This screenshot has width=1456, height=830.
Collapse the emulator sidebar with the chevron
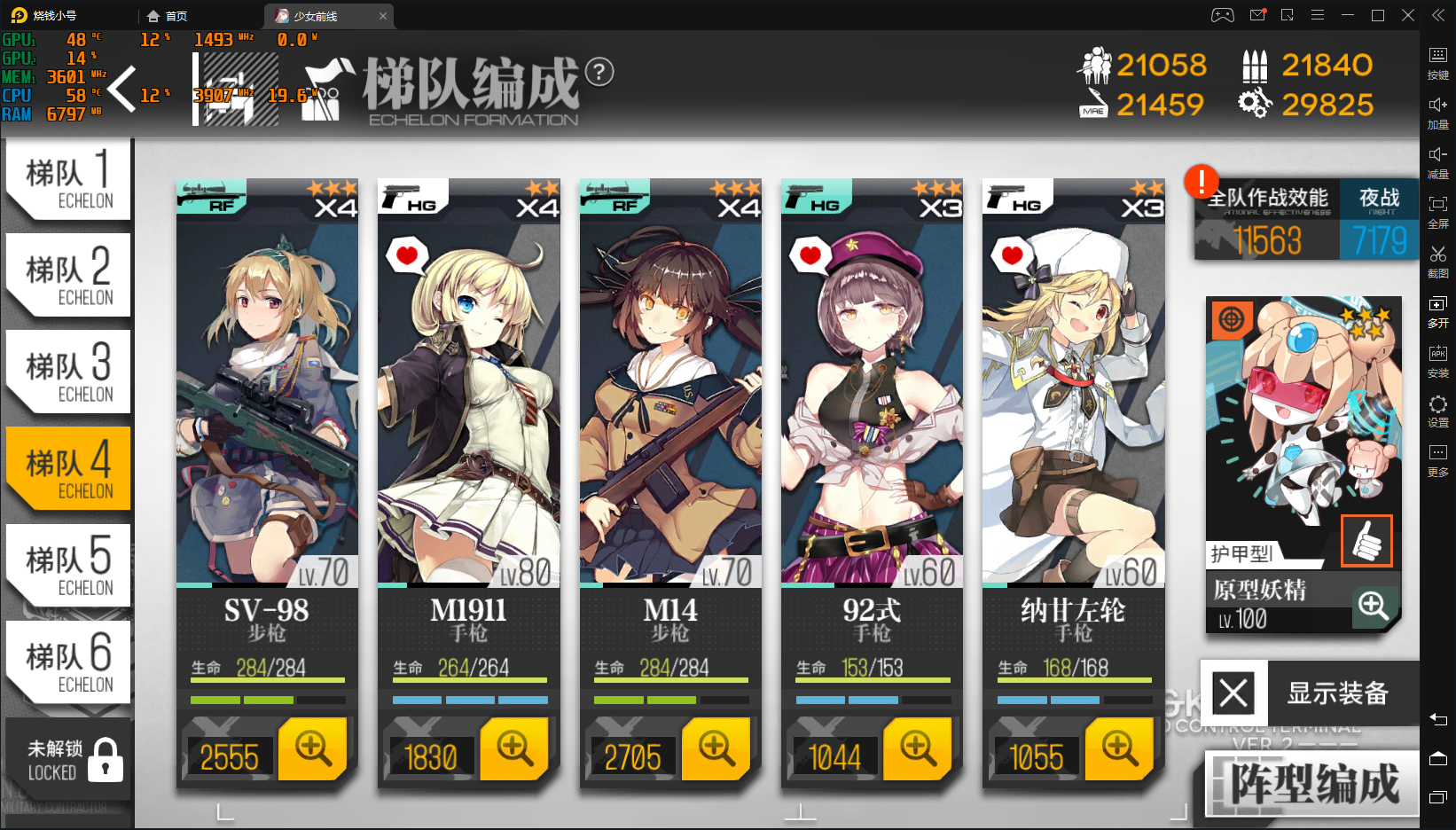point(1436,15)
